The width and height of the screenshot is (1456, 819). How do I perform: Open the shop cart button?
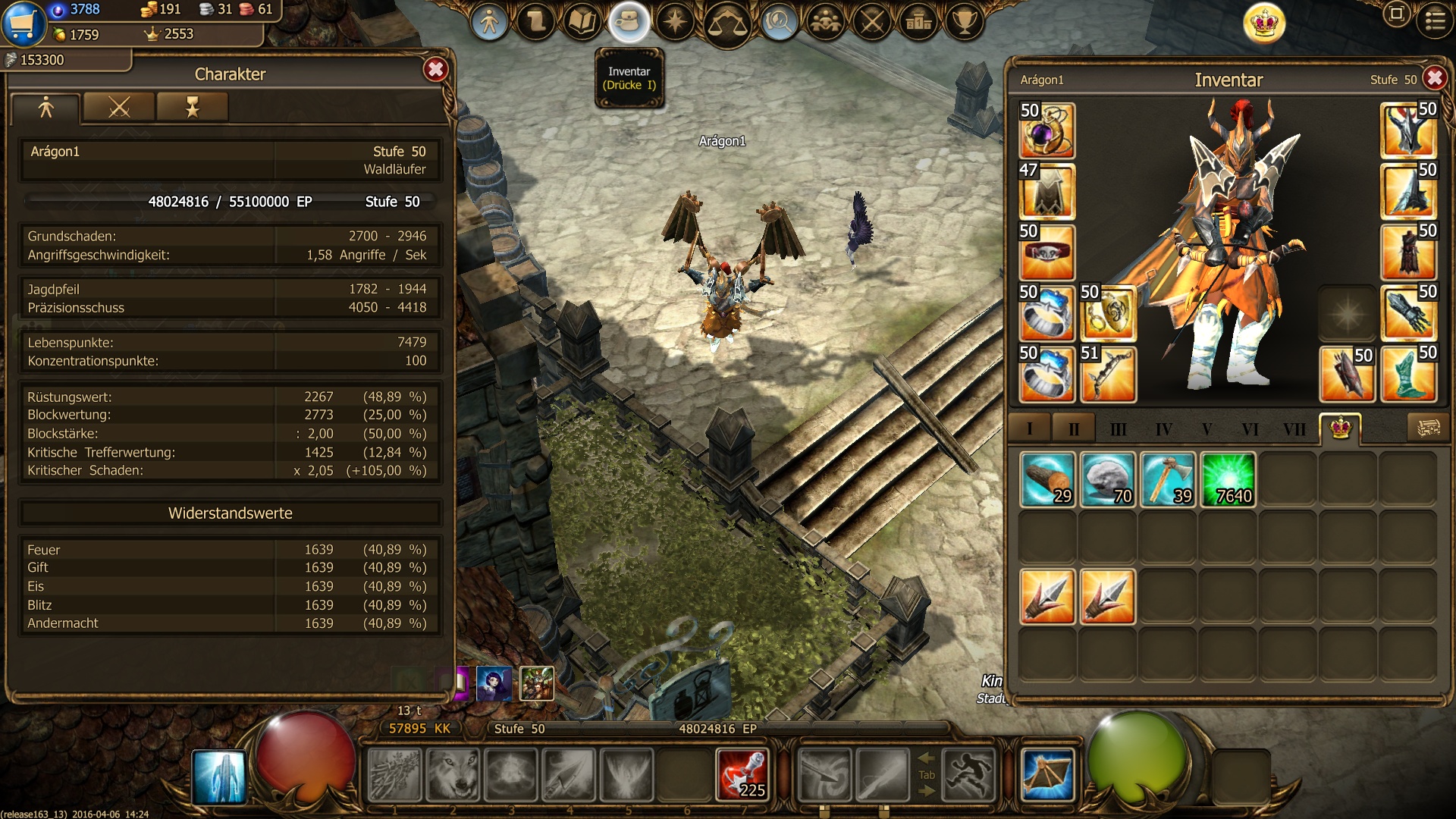pos(24,23)
